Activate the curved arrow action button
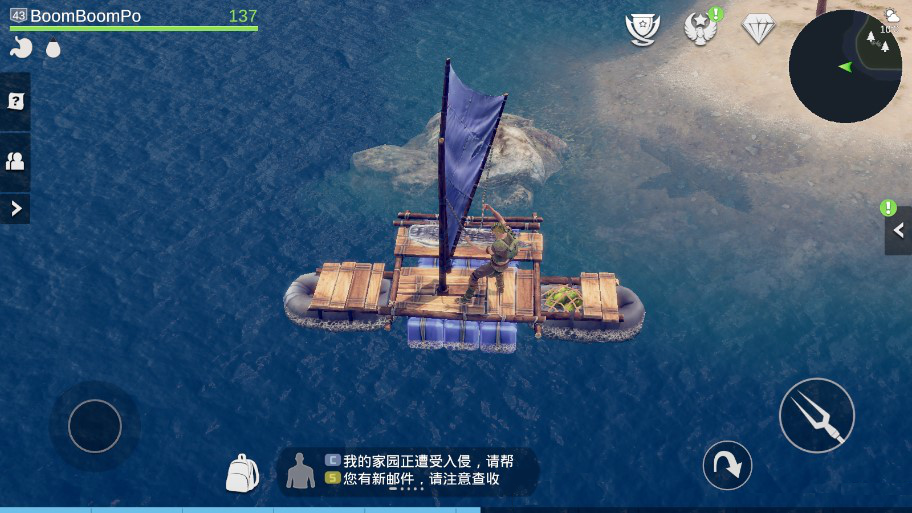This screenshot has width=912, height=513. point(727,465)
